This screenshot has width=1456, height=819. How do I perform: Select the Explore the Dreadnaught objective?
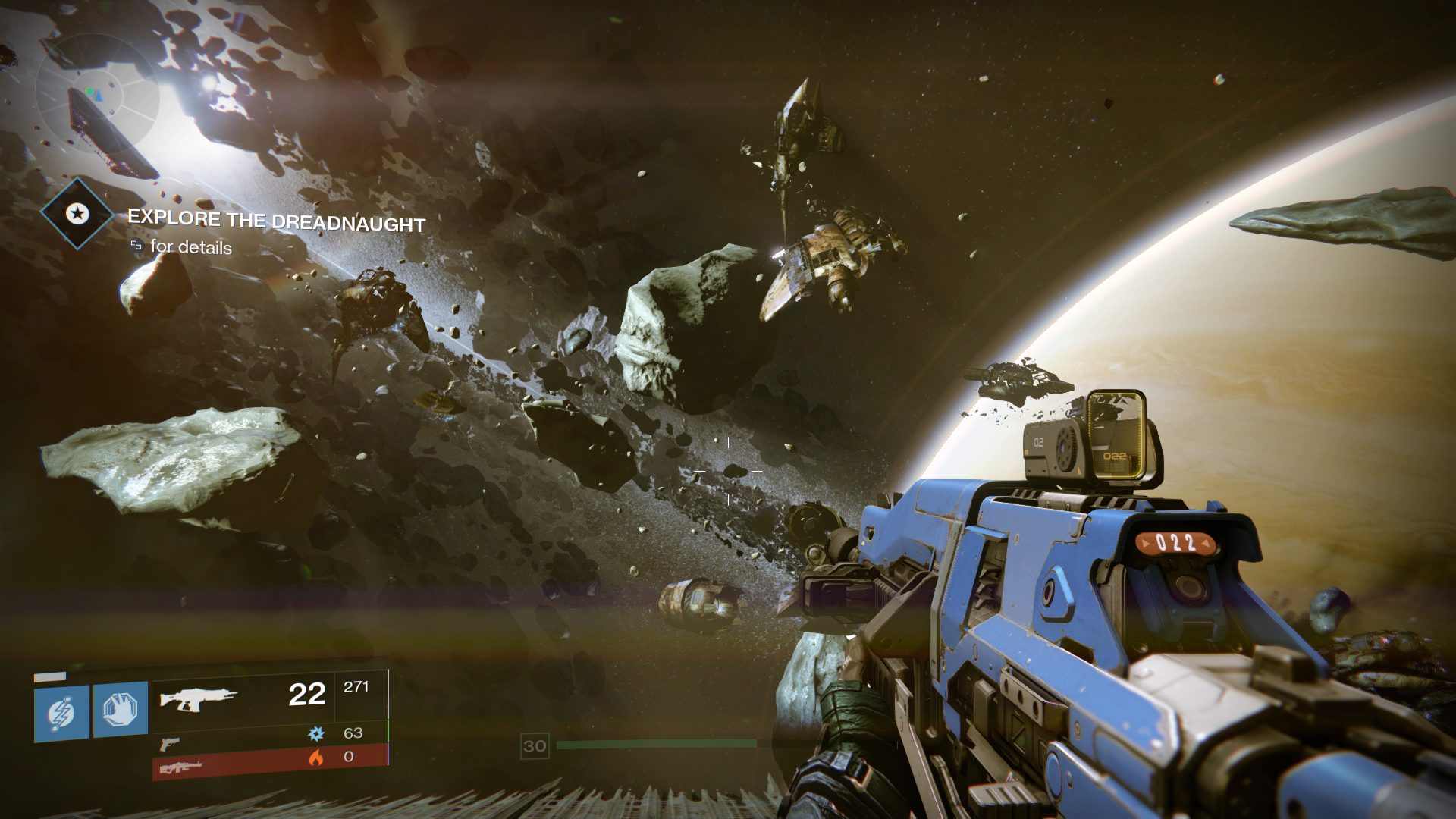[x=276, y=221]
